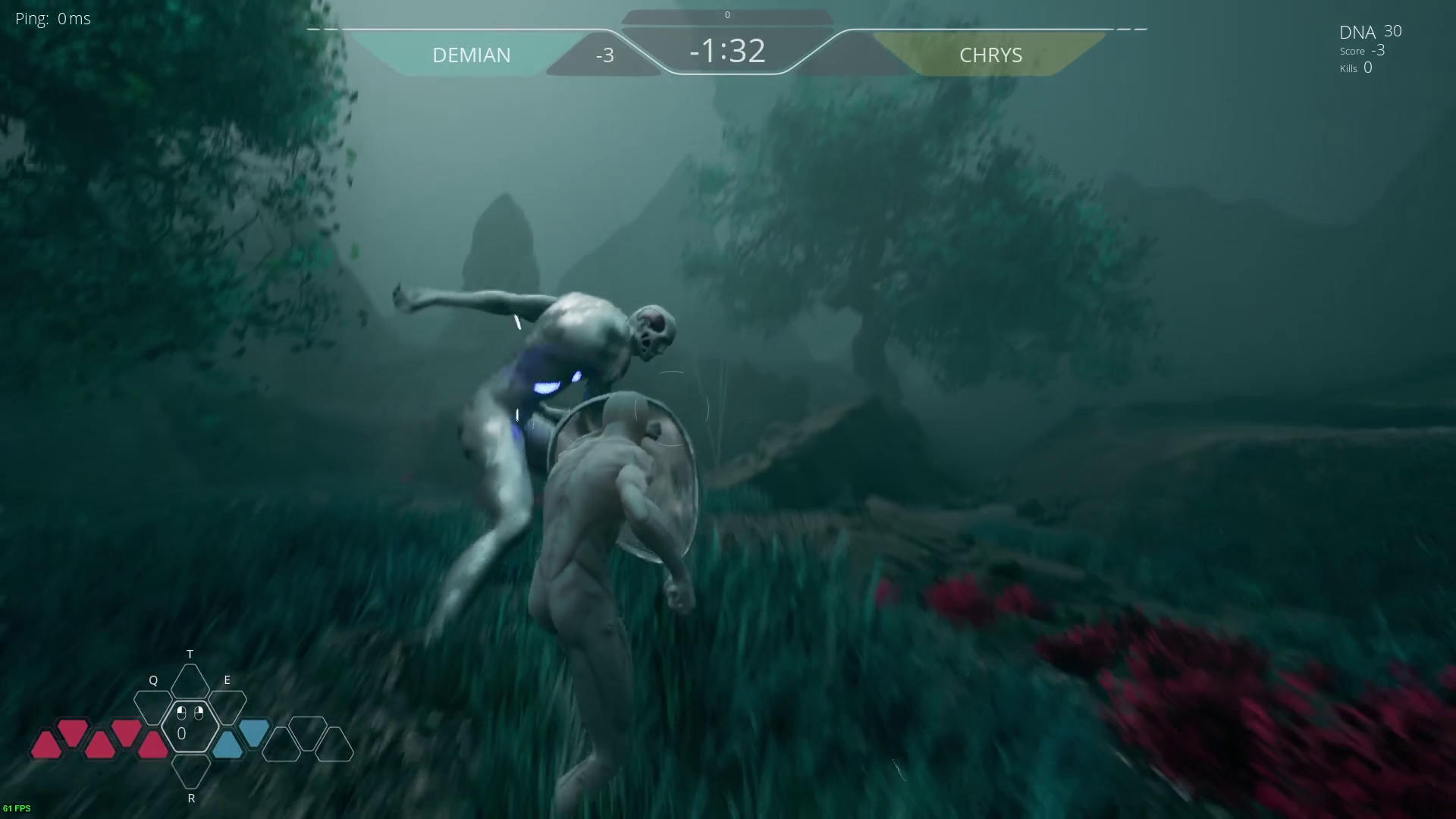Open the DEMIAN team banner
This screenshot has width=1456, height=819.
tap(472, 55)
